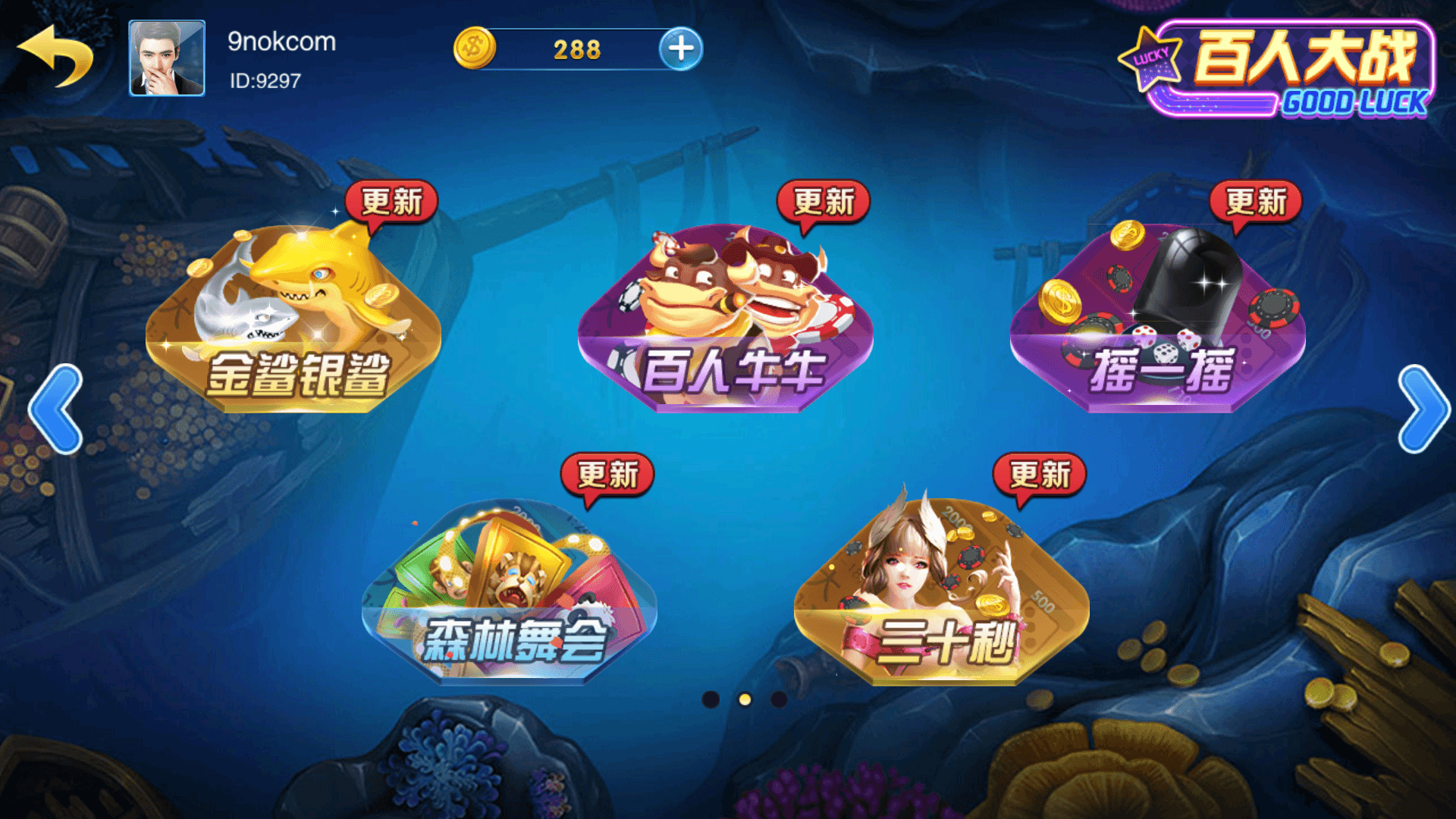Go to next page with right arrow
The image size is (1456, 819).
(1426, 409)
